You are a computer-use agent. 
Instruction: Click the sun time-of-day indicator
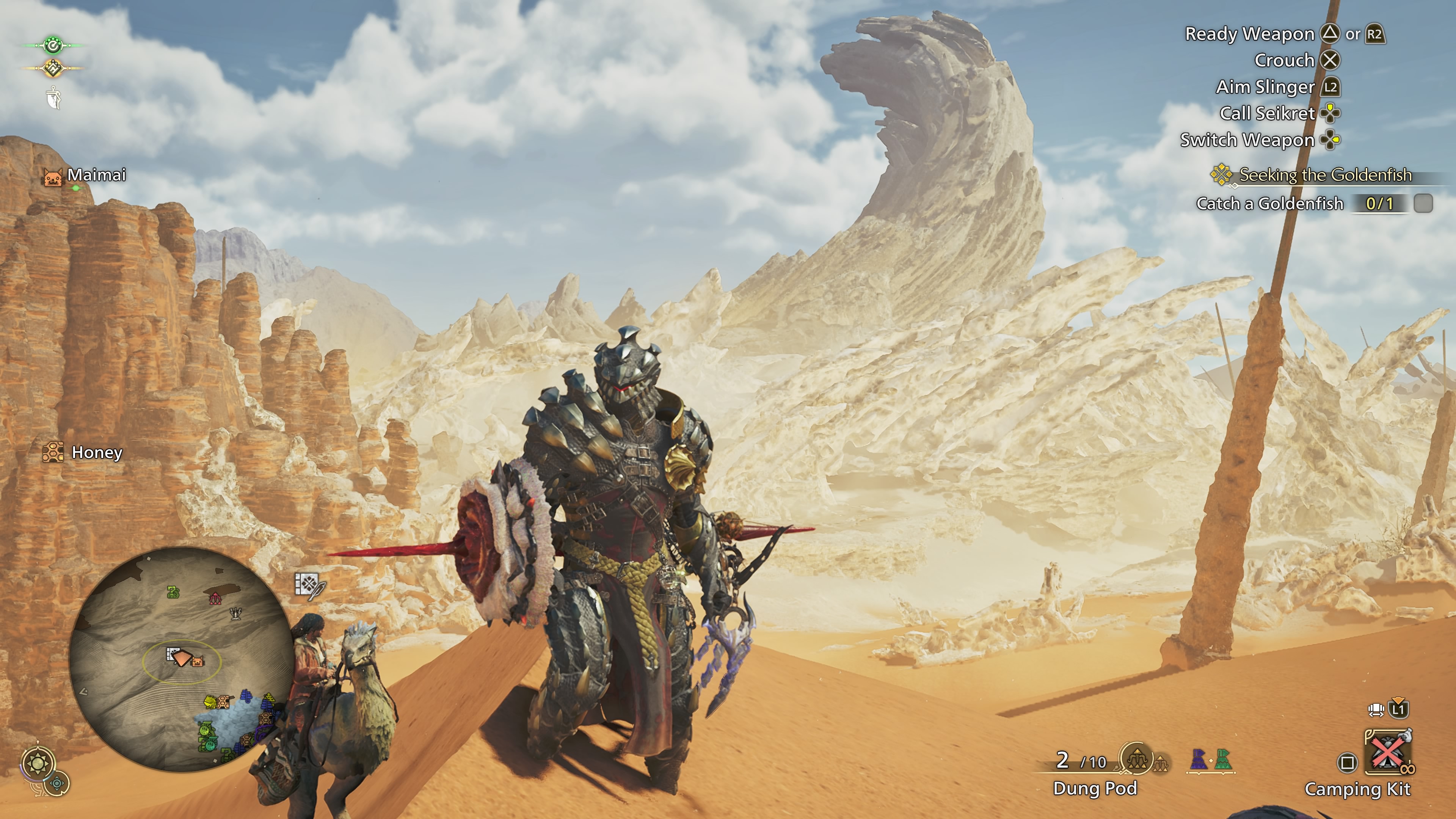[x=38, y=764]
